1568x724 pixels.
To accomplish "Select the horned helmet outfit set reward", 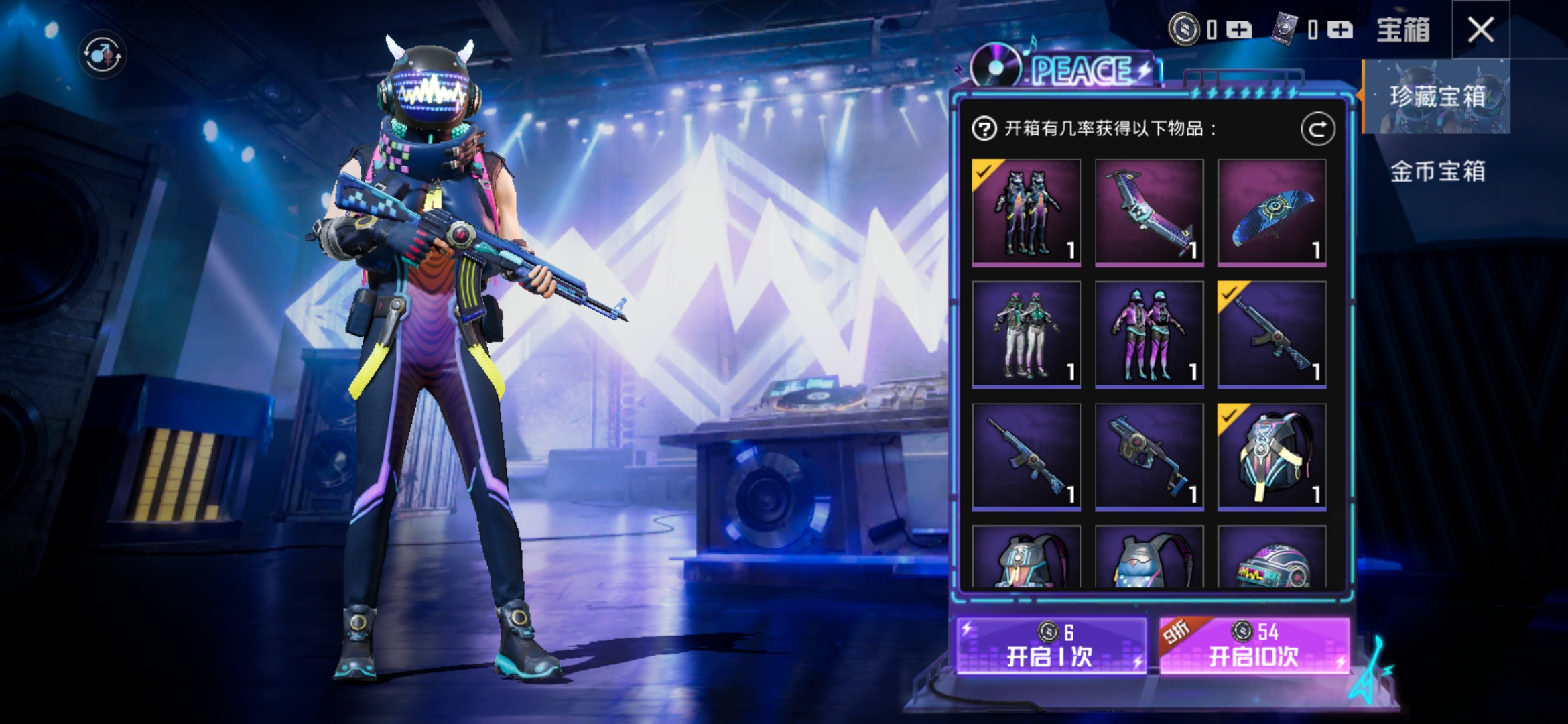I will [x=1026, y=213].
